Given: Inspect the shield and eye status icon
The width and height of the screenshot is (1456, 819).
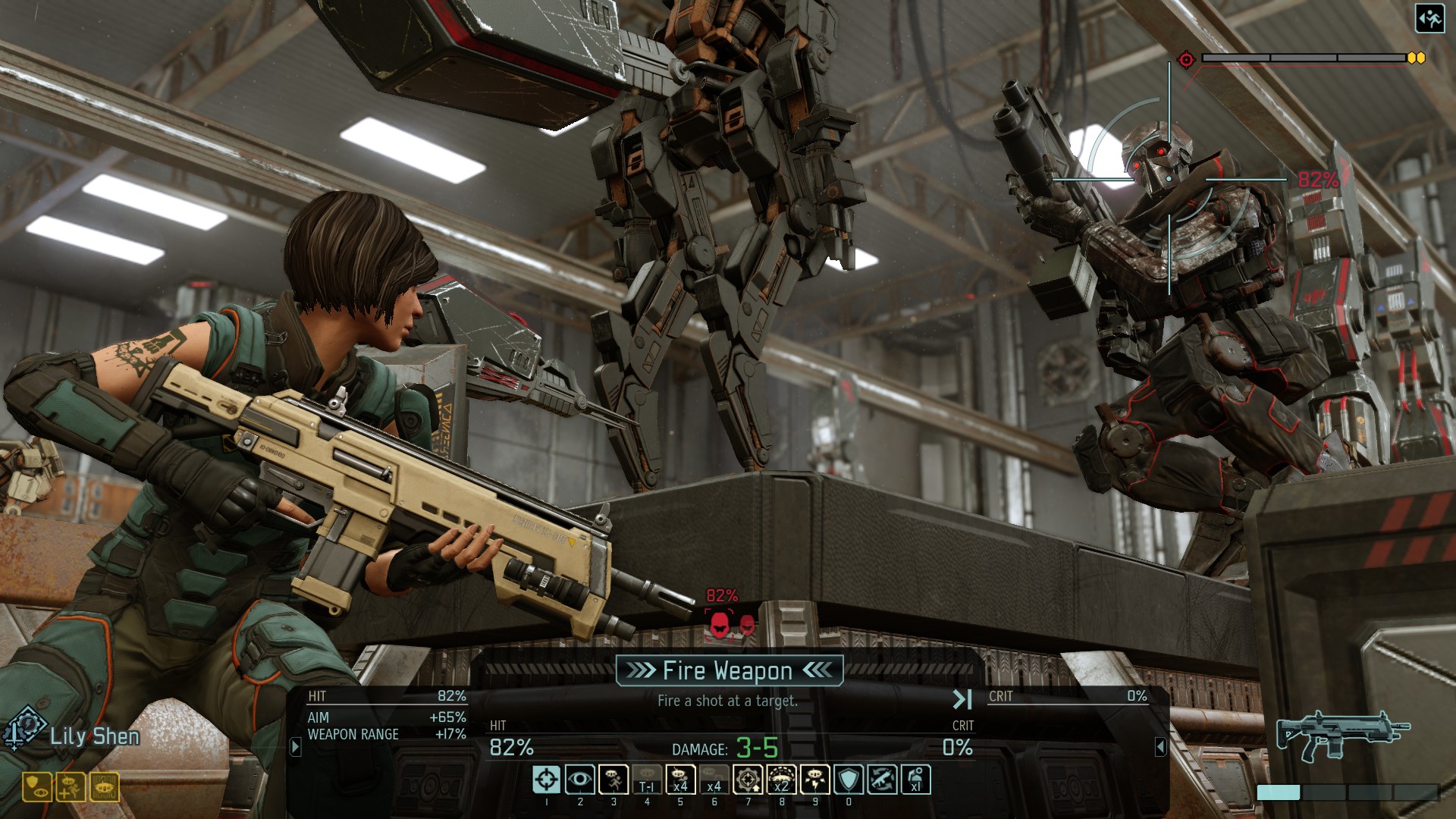Looking at the screenshot, I should tap(36, 787).
